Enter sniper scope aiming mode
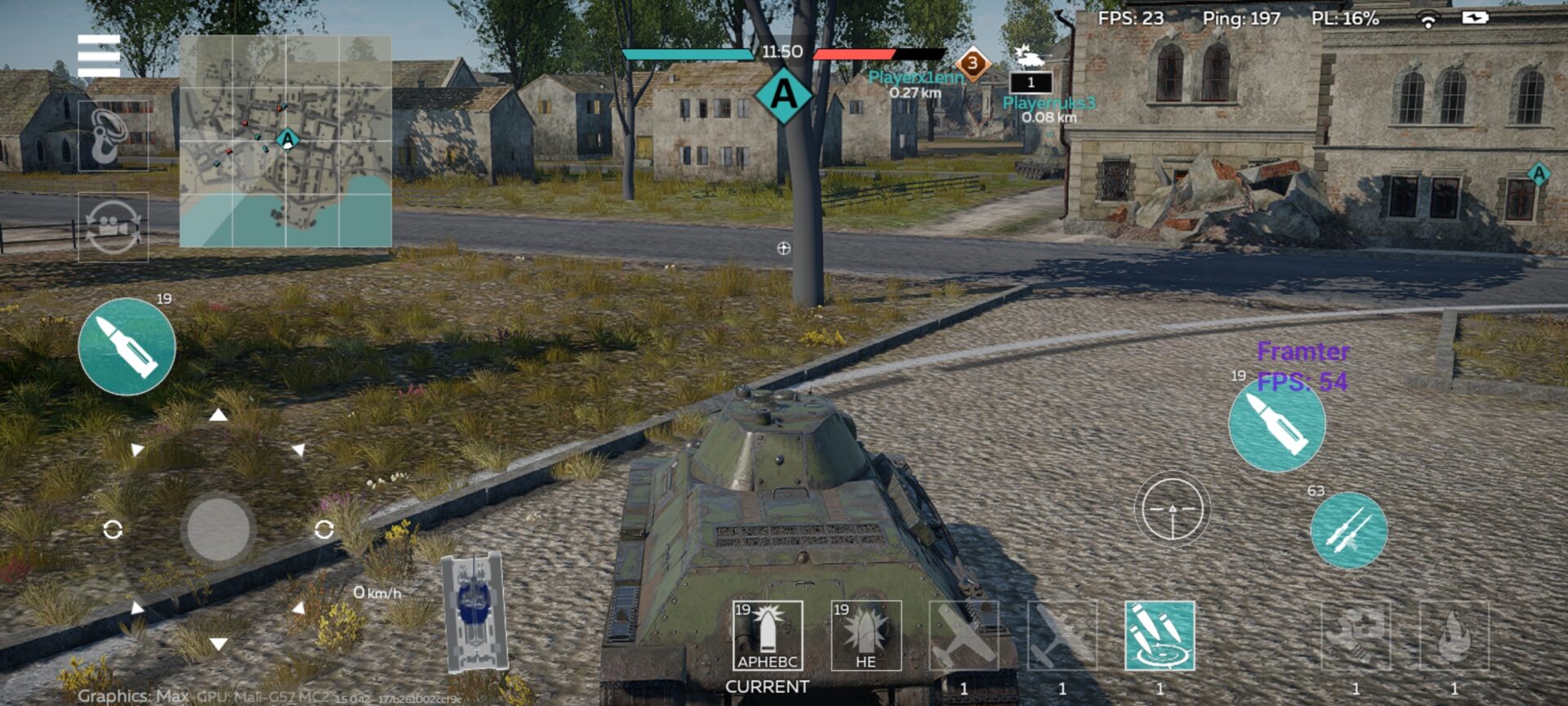The height and width of the screenshot is (706, 1568). coord(1172,509)
